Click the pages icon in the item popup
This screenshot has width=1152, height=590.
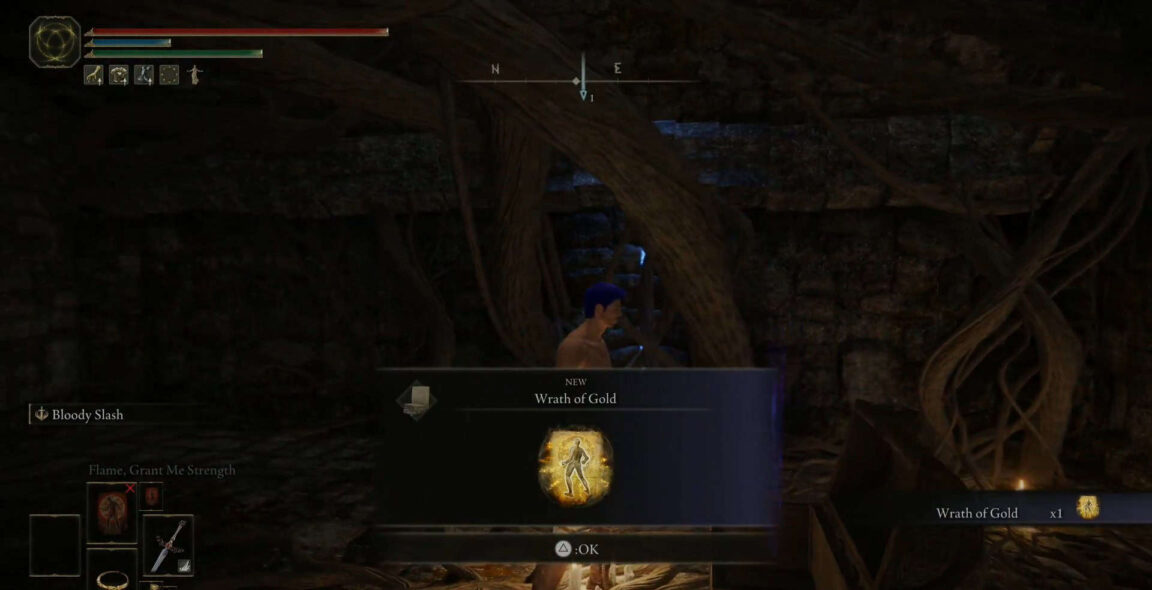(x=416, y=398)
